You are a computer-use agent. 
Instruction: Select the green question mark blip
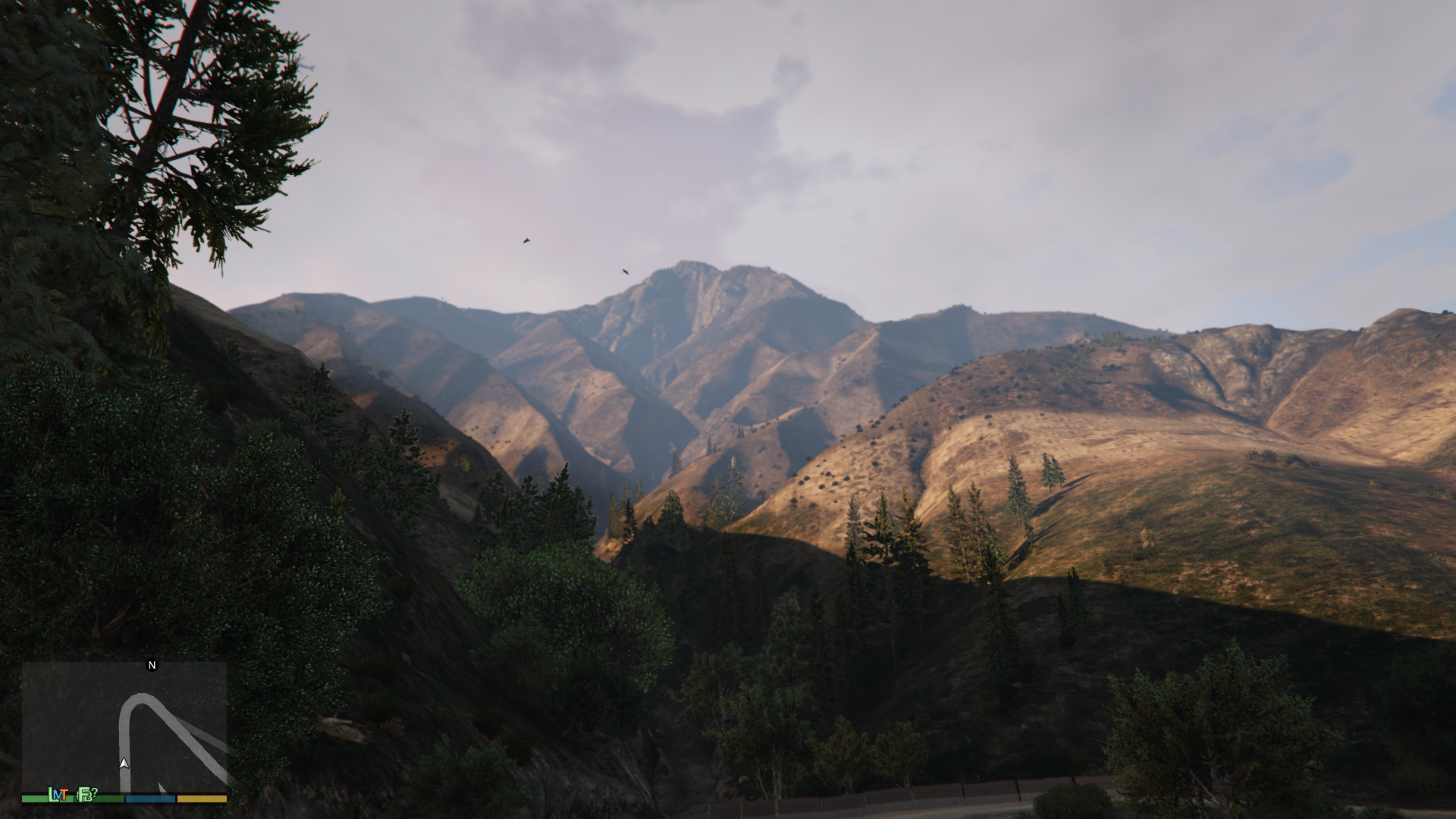94,792
